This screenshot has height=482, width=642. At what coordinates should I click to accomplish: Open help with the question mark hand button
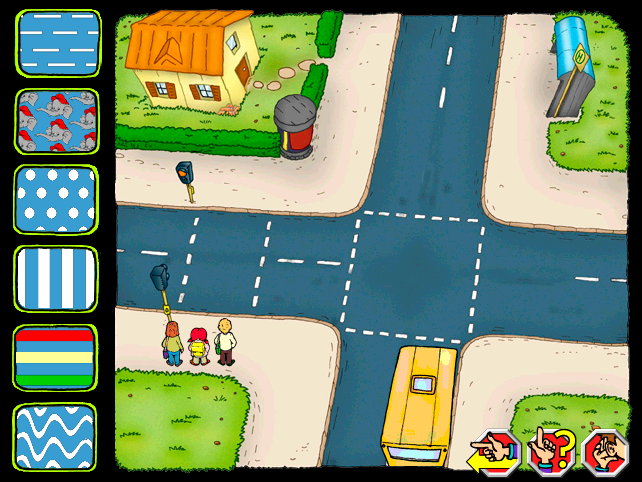tap(549, 450)
